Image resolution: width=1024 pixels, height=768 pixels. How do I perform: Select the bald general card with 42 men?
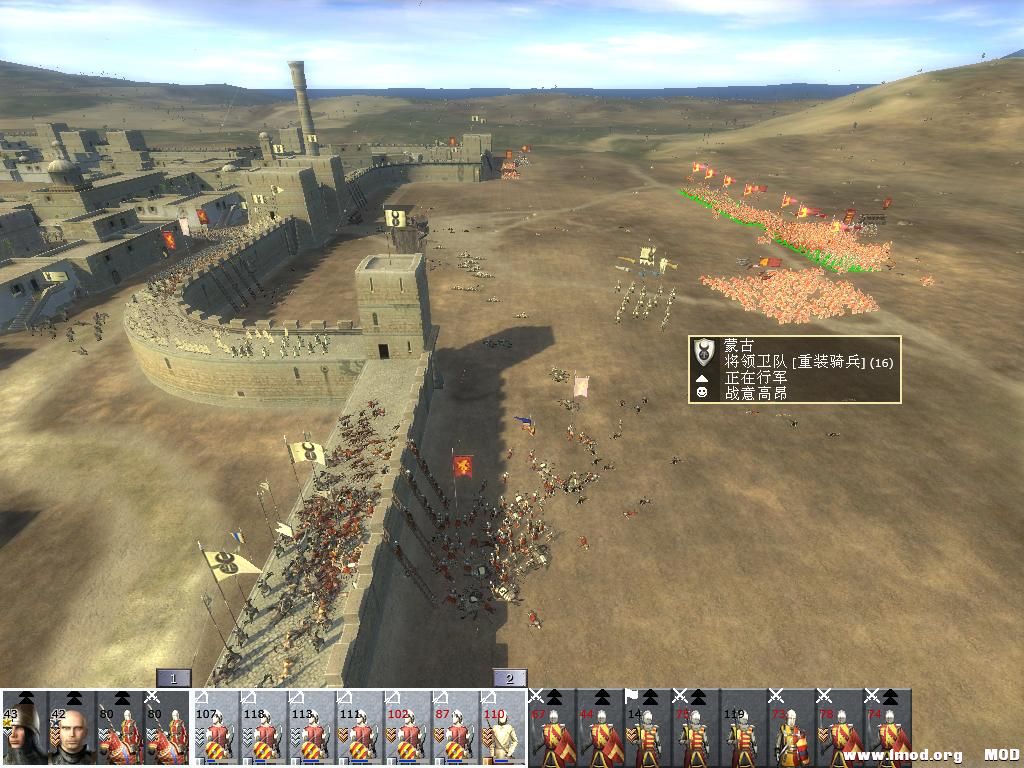point(72,728)
